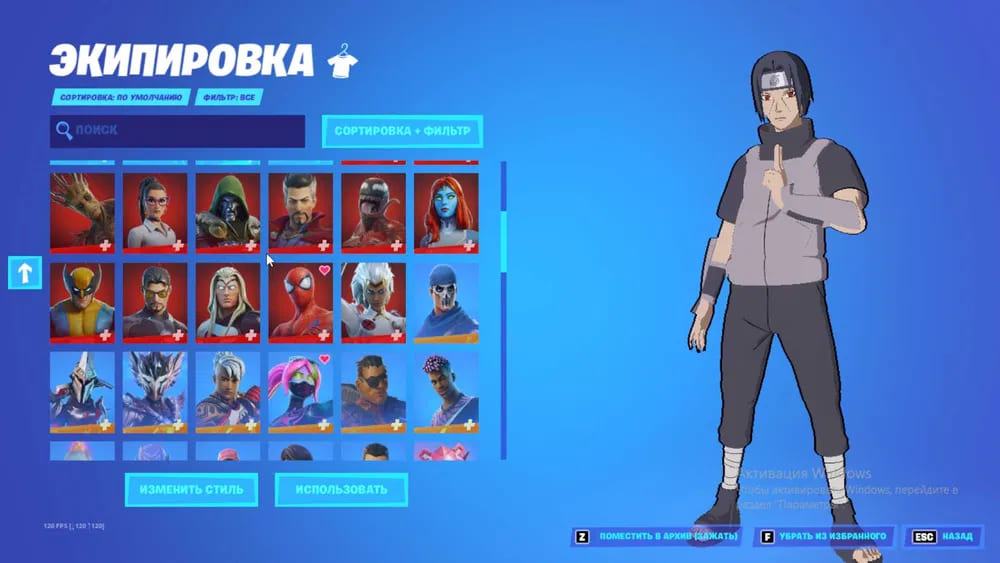The width and height of the screenshot is (1000, 563).
Task: Pick the Doctor Strange outfit
Action: pos(300,212)
